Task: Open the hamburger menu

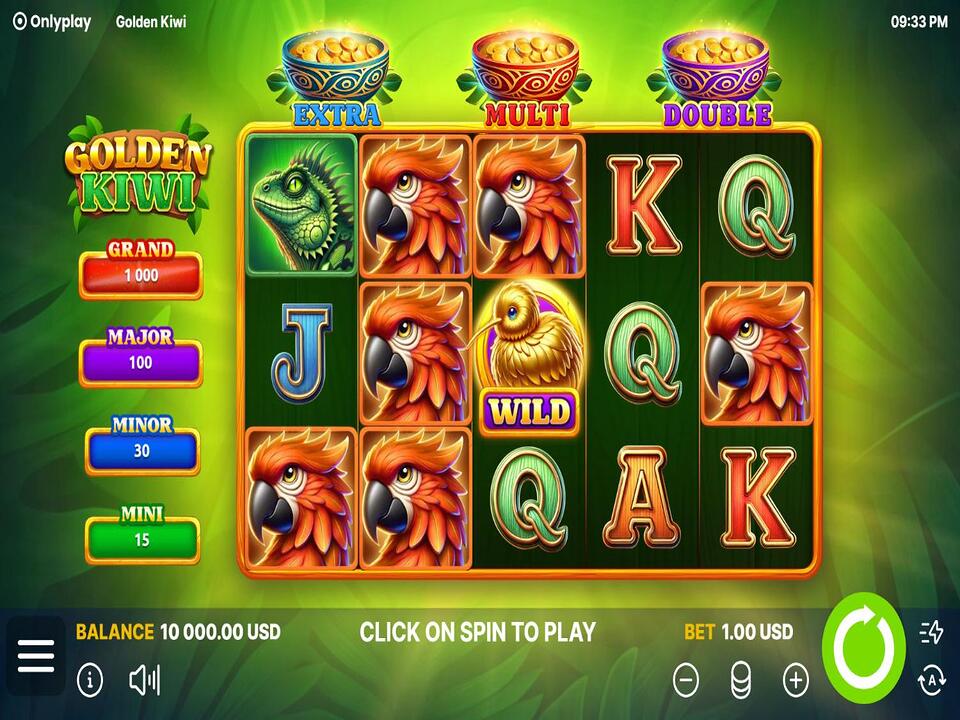Action: click(36, 656)
